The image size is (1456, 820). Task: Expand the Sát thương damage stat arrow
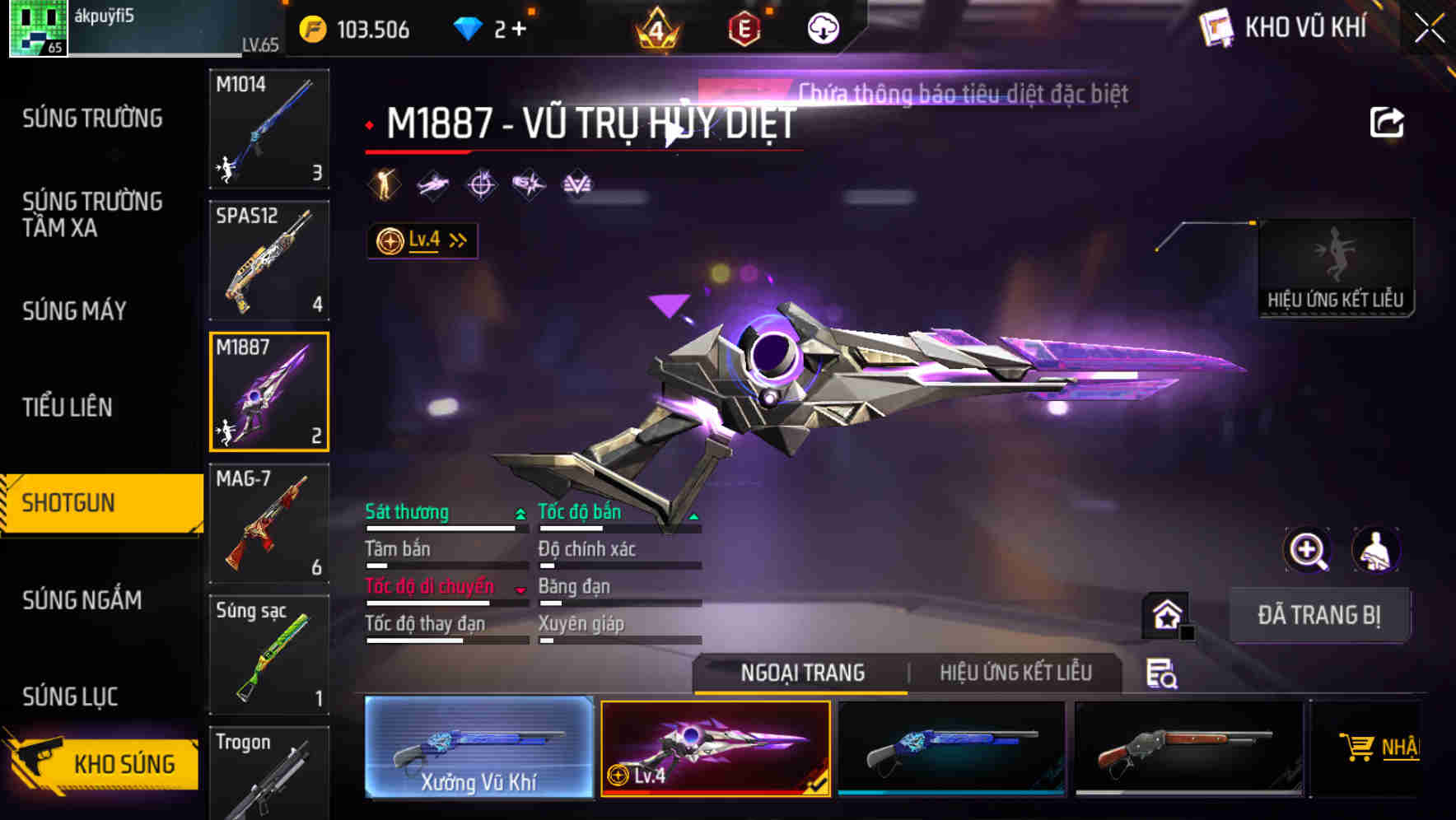(519, 512)
